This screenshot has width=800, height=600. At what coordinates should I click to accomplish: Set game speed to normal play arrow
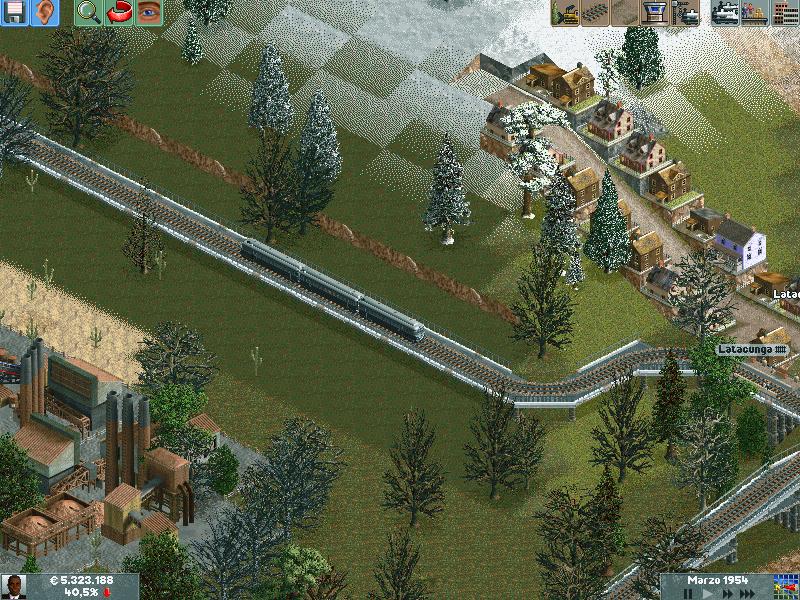tap(709, 593)
